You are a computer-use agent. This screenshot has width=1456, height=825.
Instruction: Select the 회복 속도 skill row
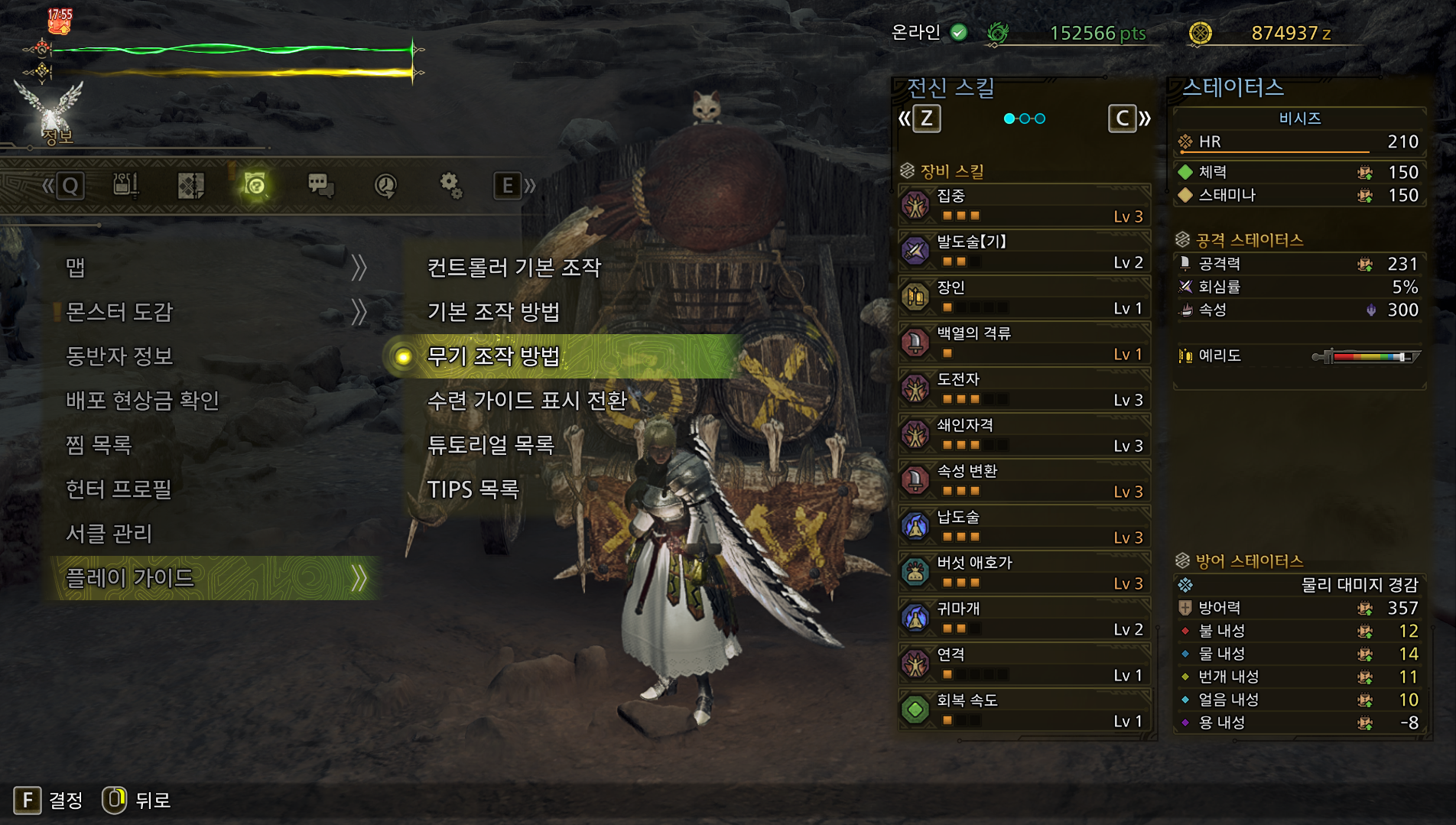click(x=1024, y=710)
